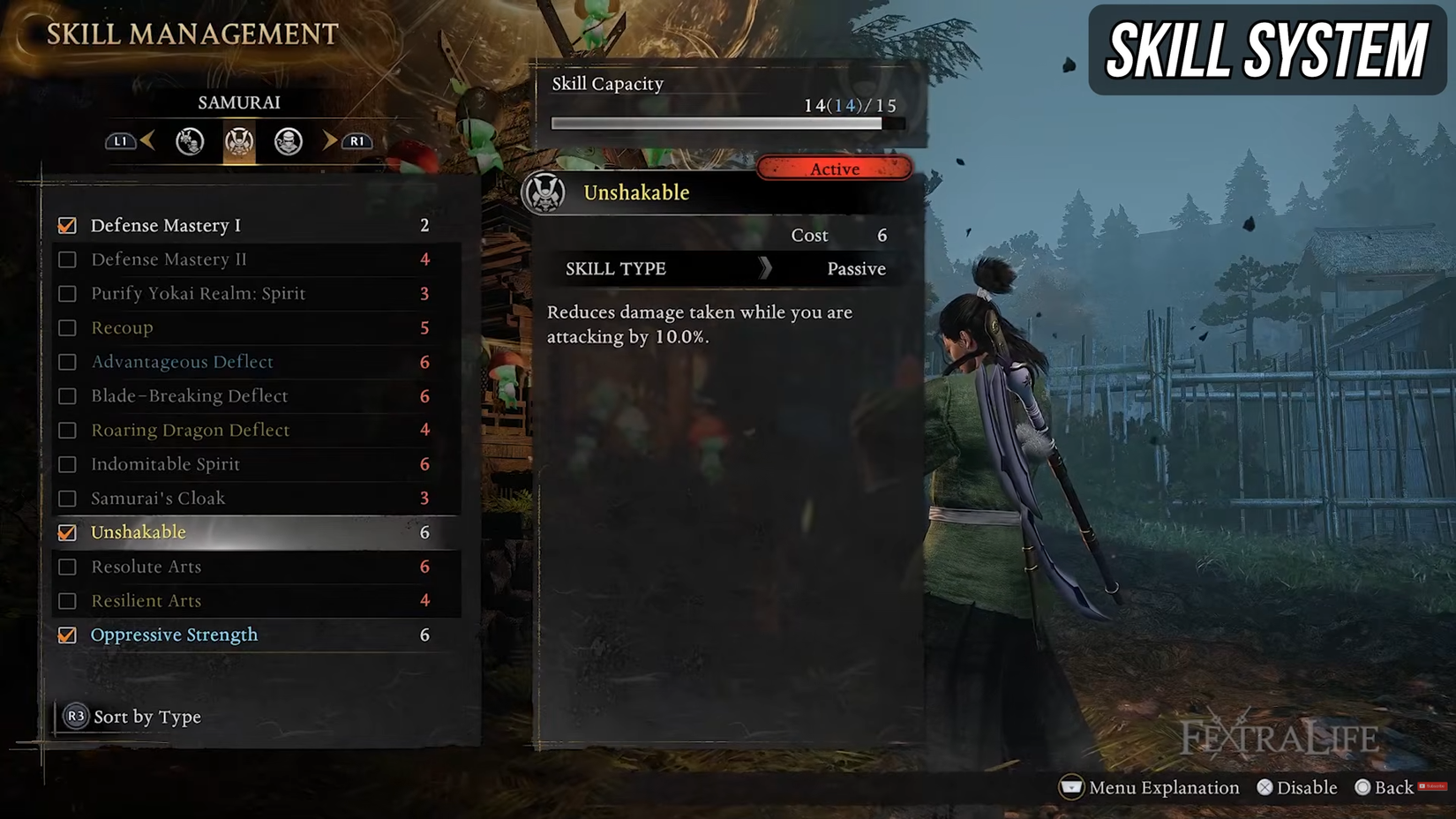This screenshot has height=819, width=1456.
Task: Click the red Active banner above Unshakable
Action: click(834, 169)
